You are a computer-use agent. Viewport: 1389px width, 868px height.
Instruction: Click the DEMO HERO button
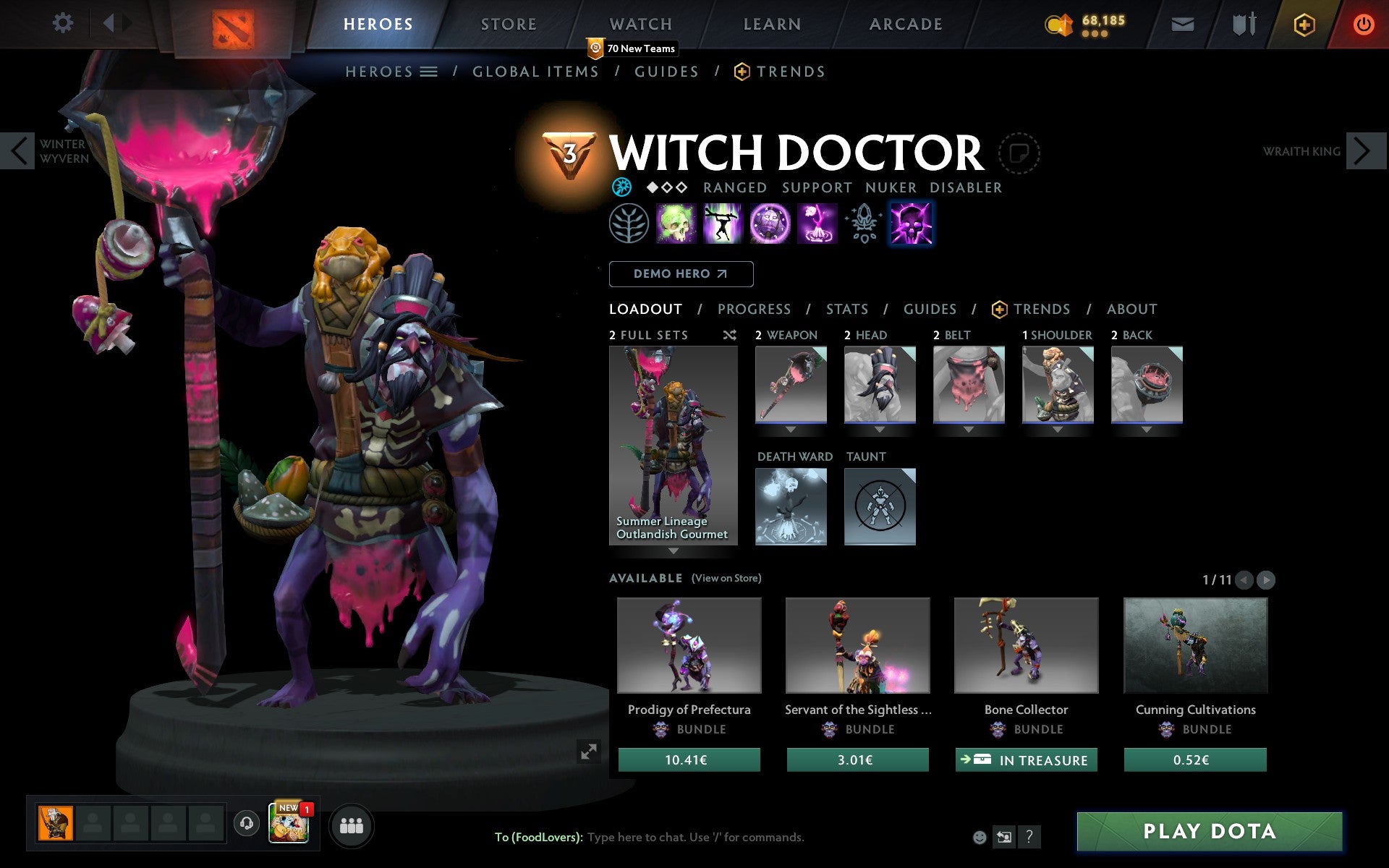pos(681,274)
